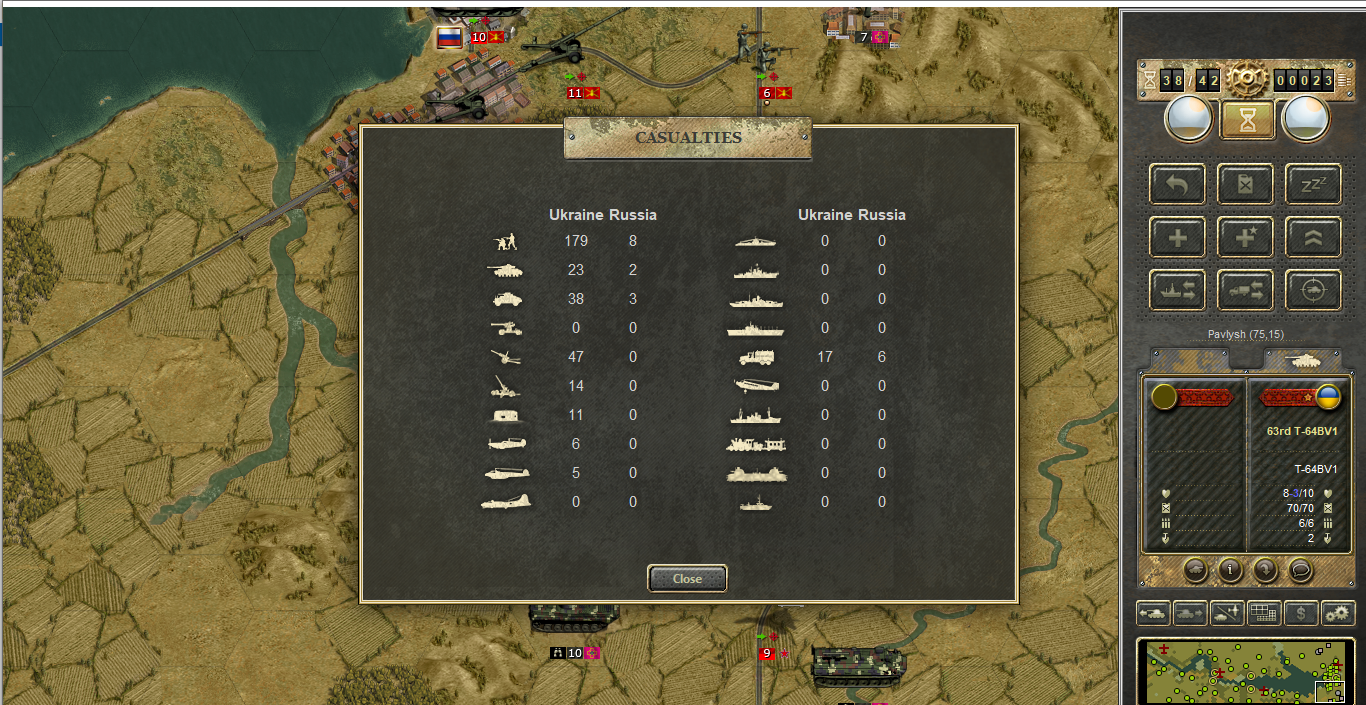Show unit info with the i button

point(1230,570)
